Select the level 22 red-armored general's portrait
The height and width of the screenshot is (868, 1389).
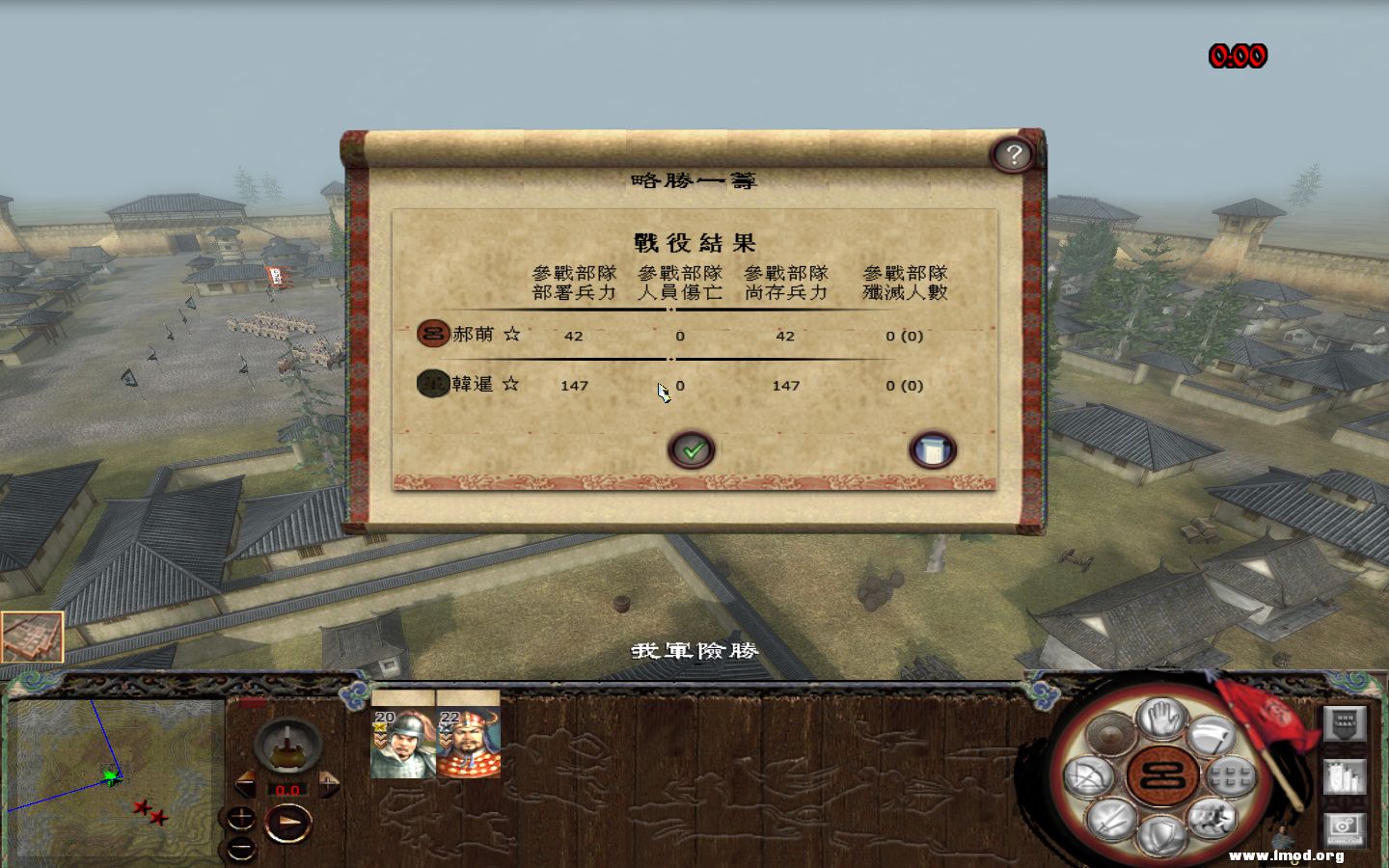(x=469, y=743)
